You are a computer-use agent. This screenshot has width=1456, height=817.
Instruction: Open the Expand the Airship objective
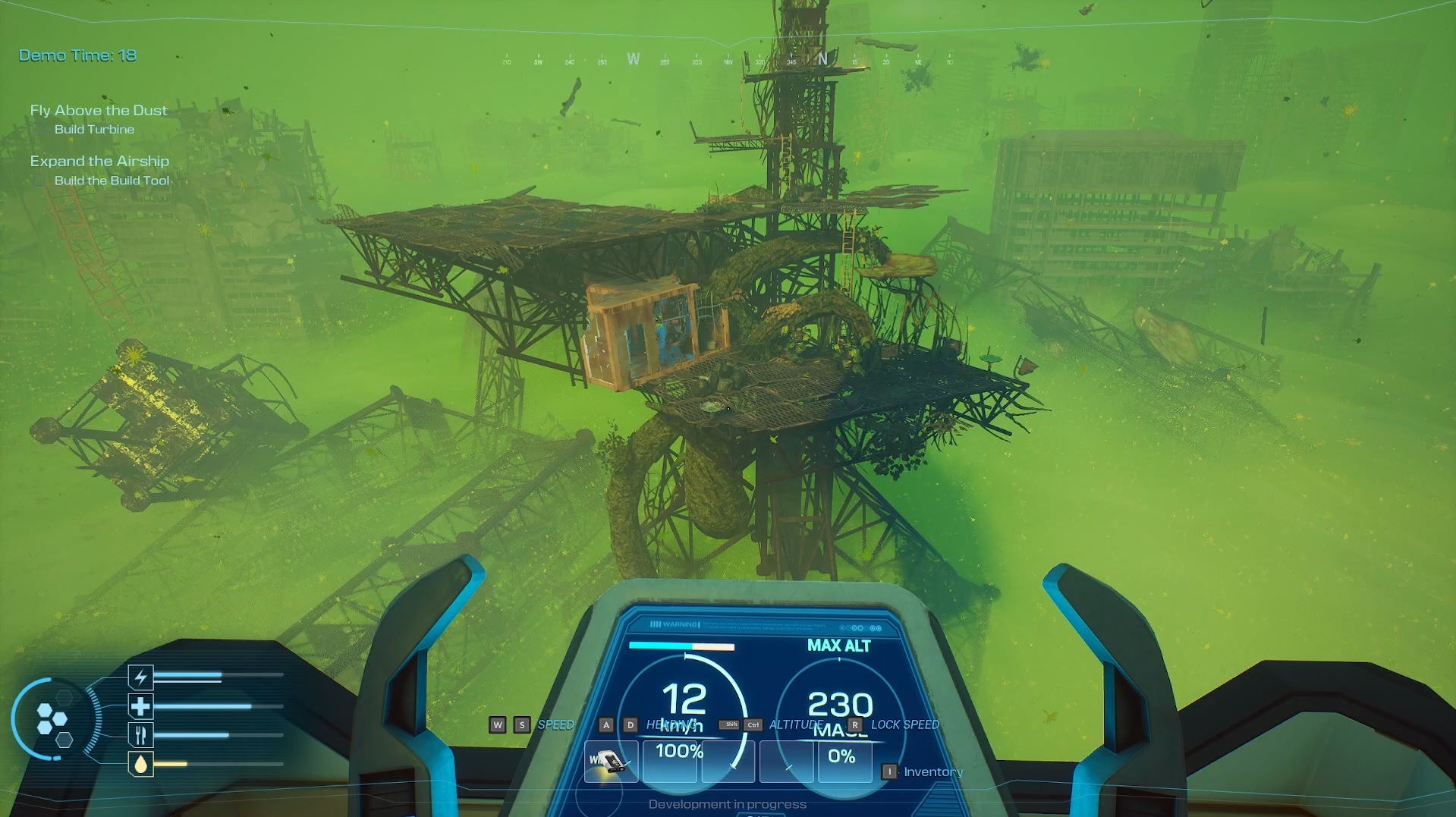[x=99, y=162]
